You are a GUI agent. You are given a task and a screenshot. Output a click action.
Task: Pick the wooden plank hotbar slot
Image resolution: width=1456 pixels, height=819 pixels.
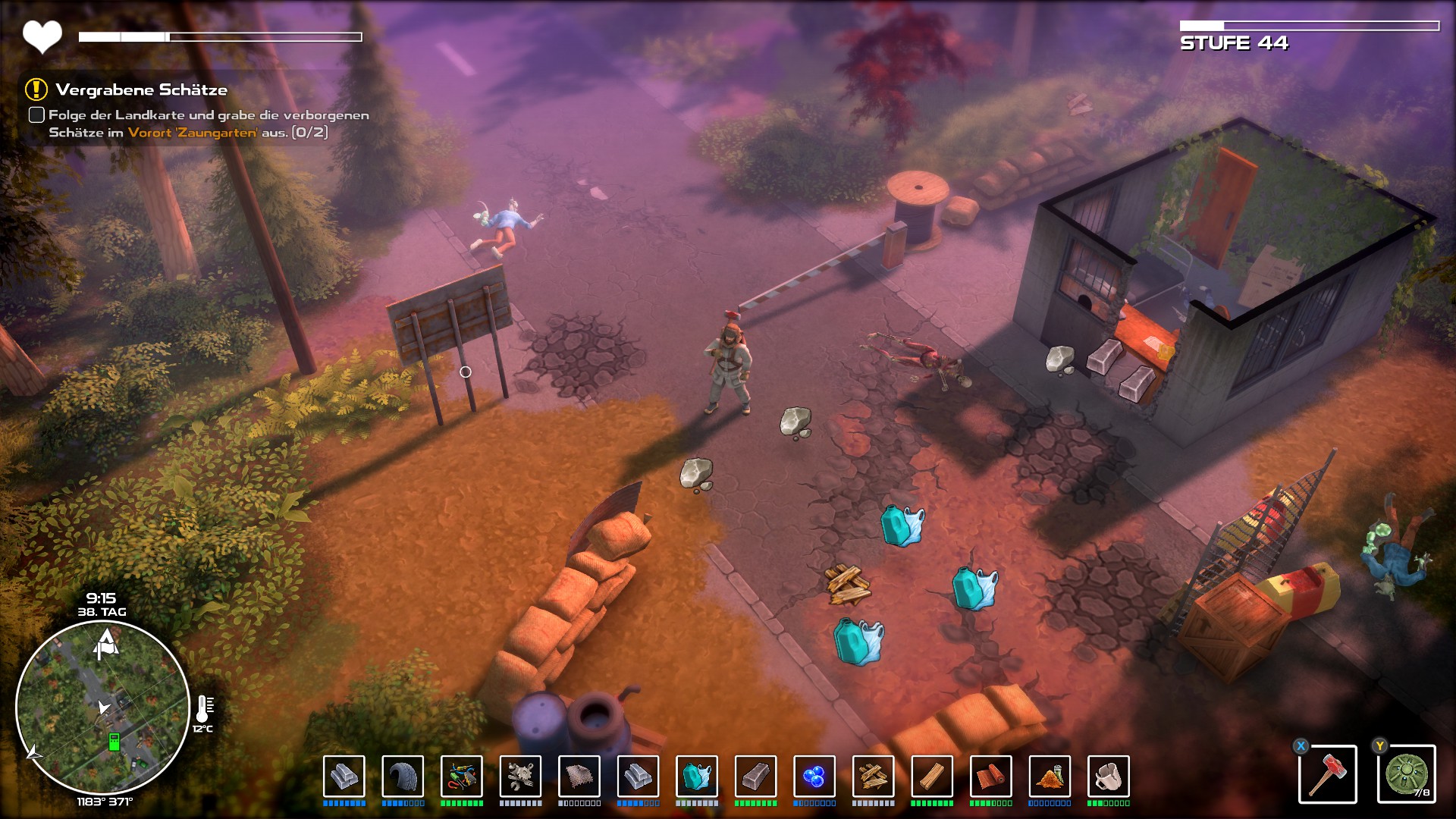click(x=932, y=777)
